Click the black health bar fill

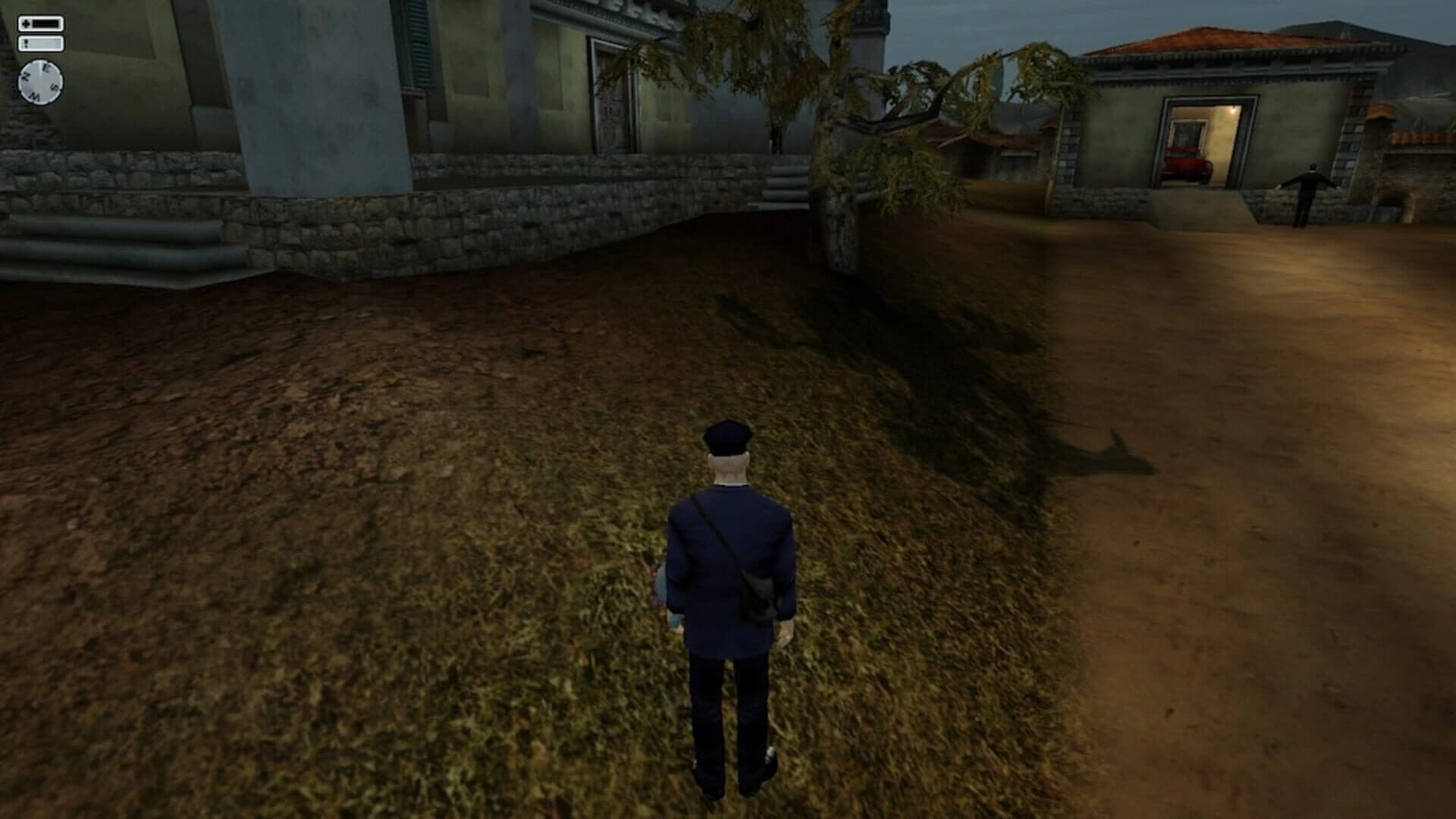tap(45, 23)
